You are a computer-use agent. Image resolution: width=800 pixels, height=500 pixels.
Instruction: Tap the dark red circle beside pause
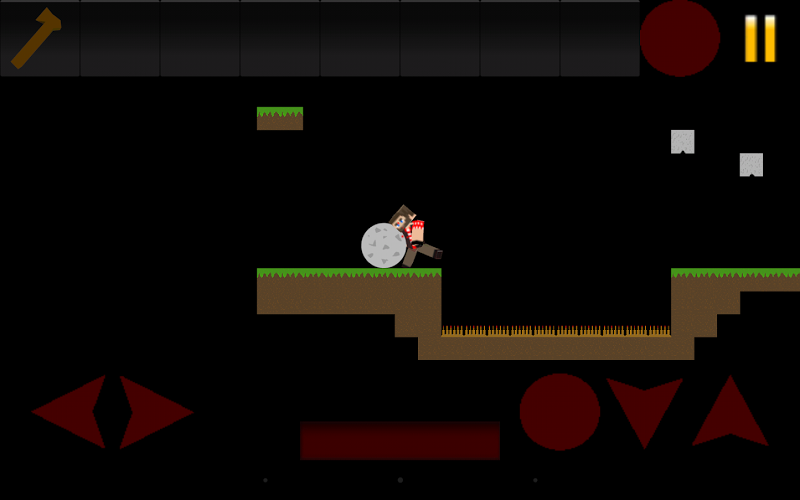pos(680,38)
